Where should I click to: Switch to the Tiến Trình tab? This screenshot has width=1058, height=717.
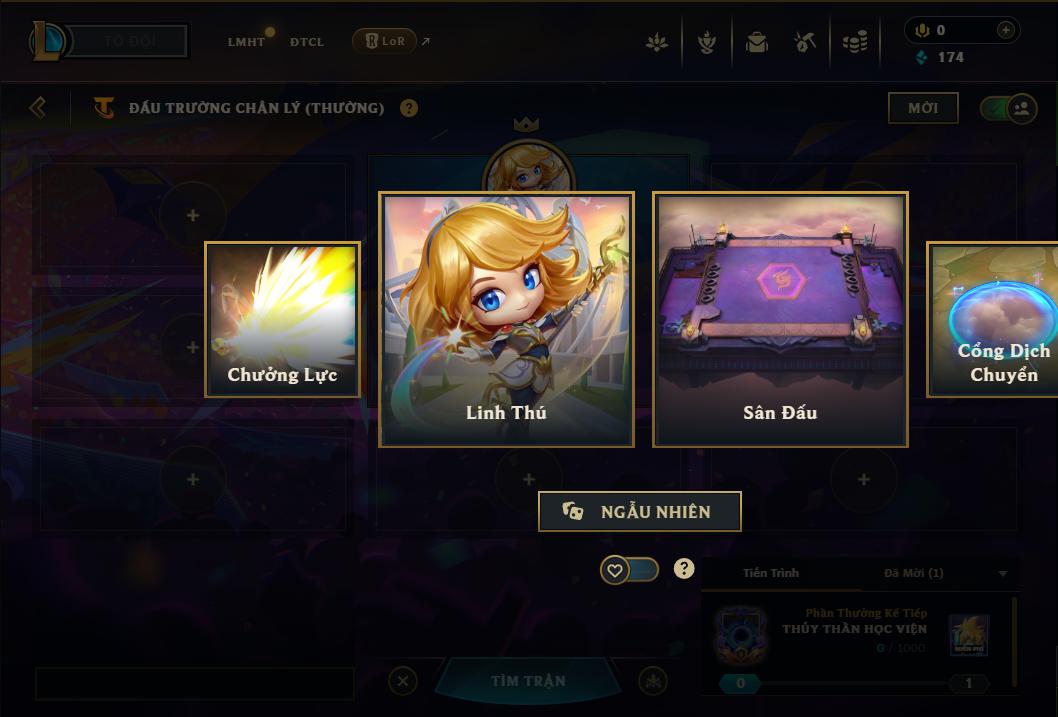click(x=771, y=573)
